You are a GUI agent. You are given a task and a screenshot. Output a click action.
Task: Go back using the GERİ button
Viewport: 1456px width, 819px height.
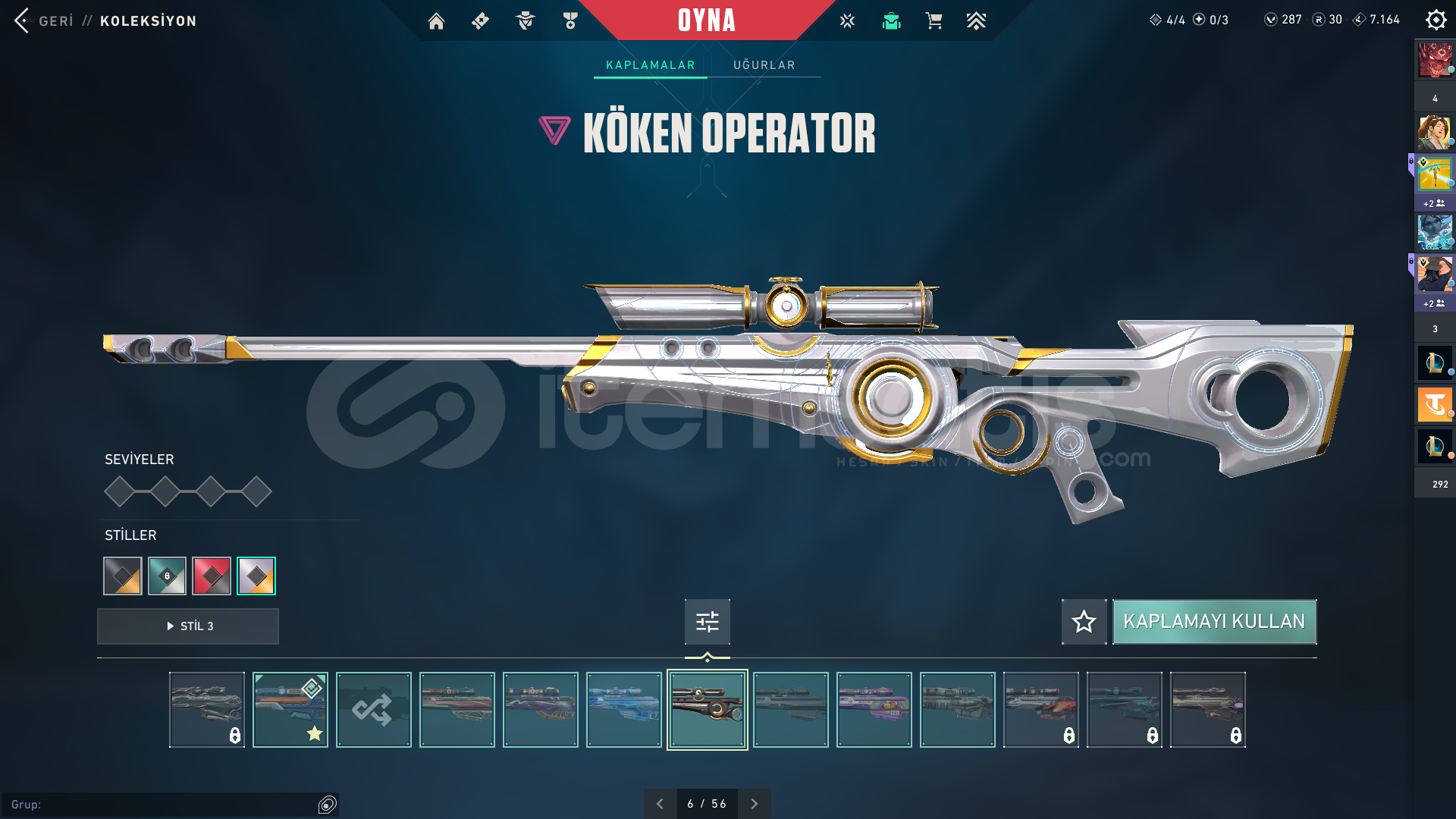tap(44, 20)
